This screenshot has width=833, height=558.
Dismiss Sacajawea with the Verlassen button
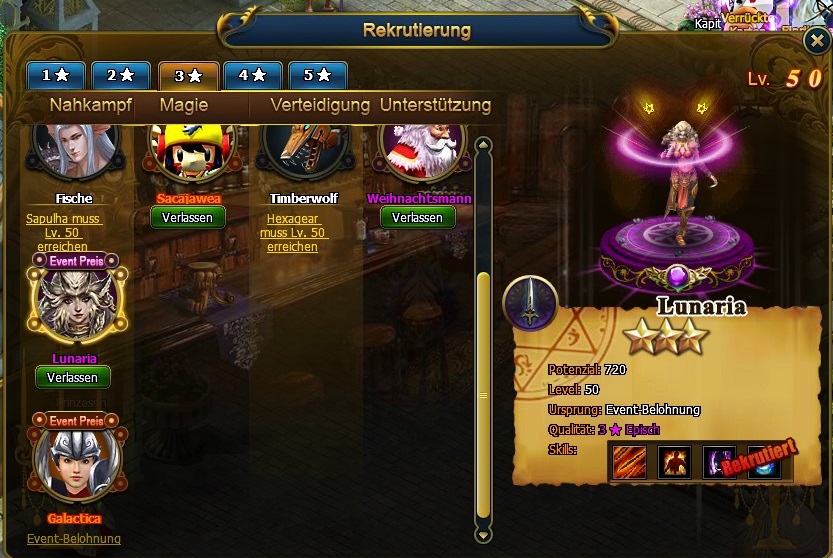[x=188, y=217]
